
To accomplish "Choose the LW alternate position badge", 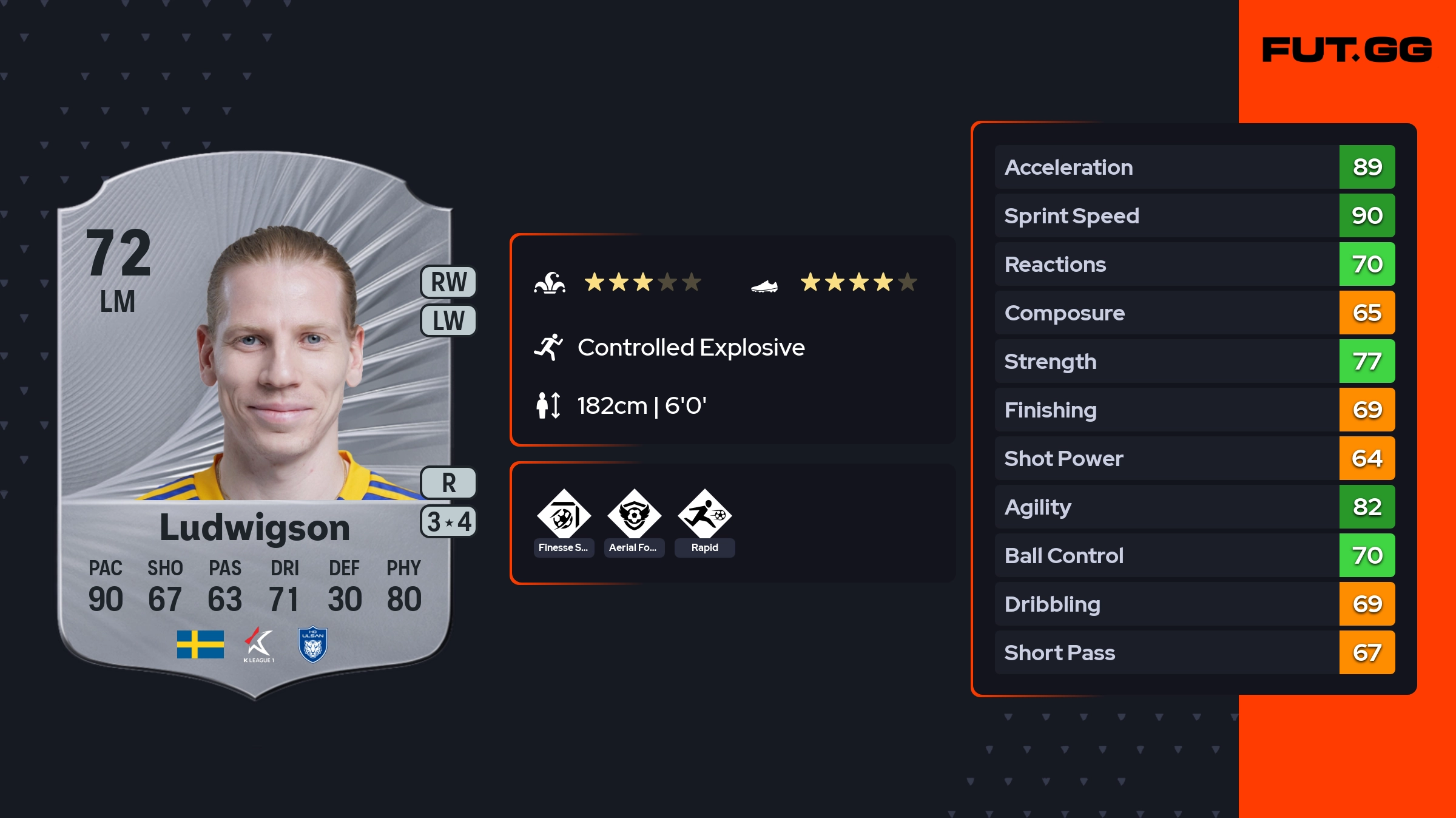I will tap(449, 320).
